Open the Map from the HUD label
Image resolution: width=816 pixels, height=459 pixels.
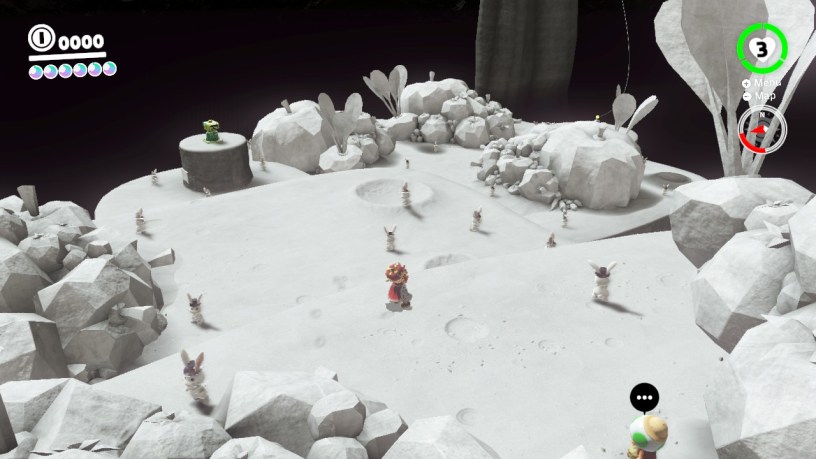pyautogui.click(x=762, y=97)
